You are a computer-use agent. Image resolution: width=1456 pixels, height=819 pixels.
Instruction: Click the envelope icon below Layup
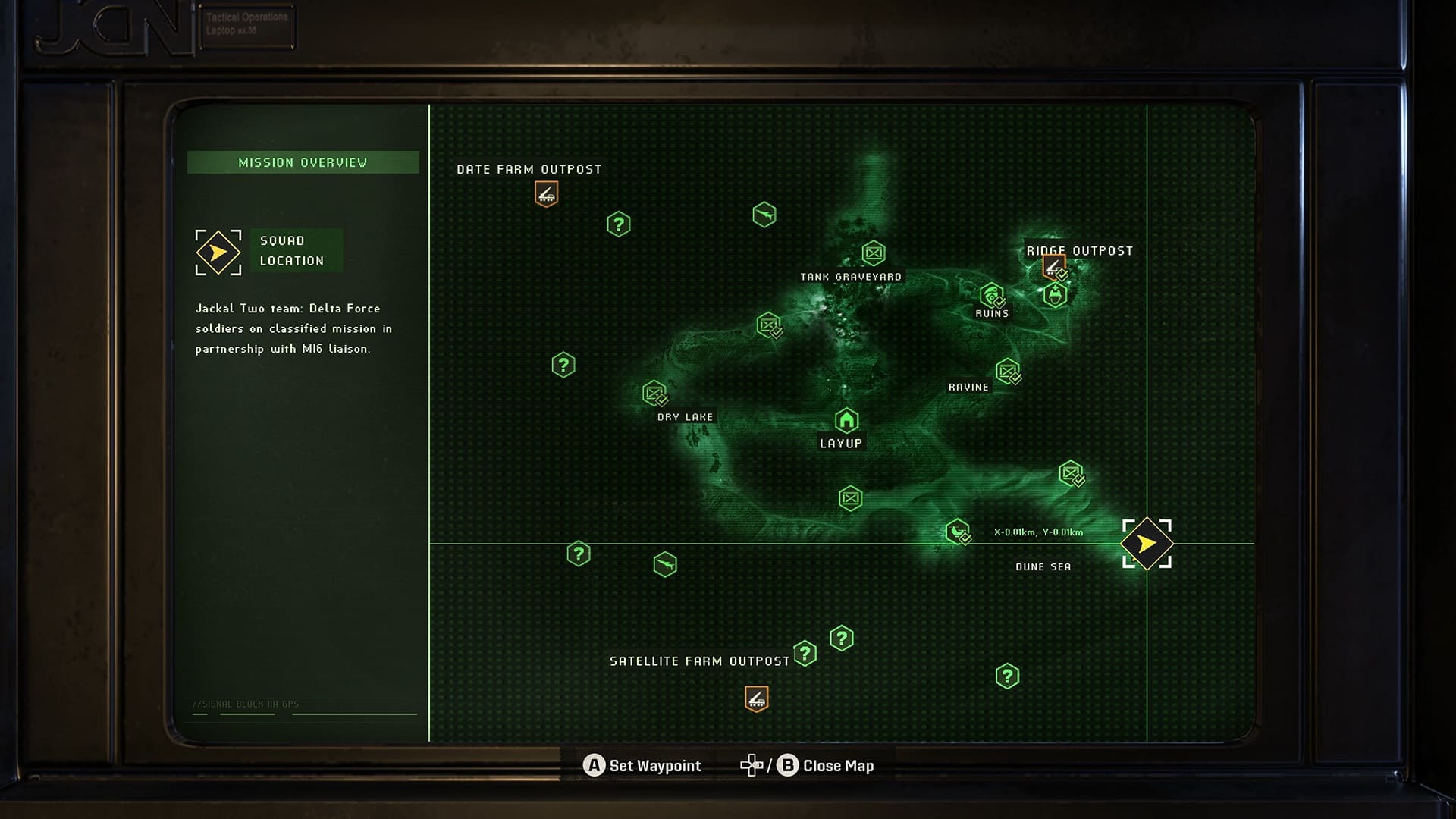851,497
